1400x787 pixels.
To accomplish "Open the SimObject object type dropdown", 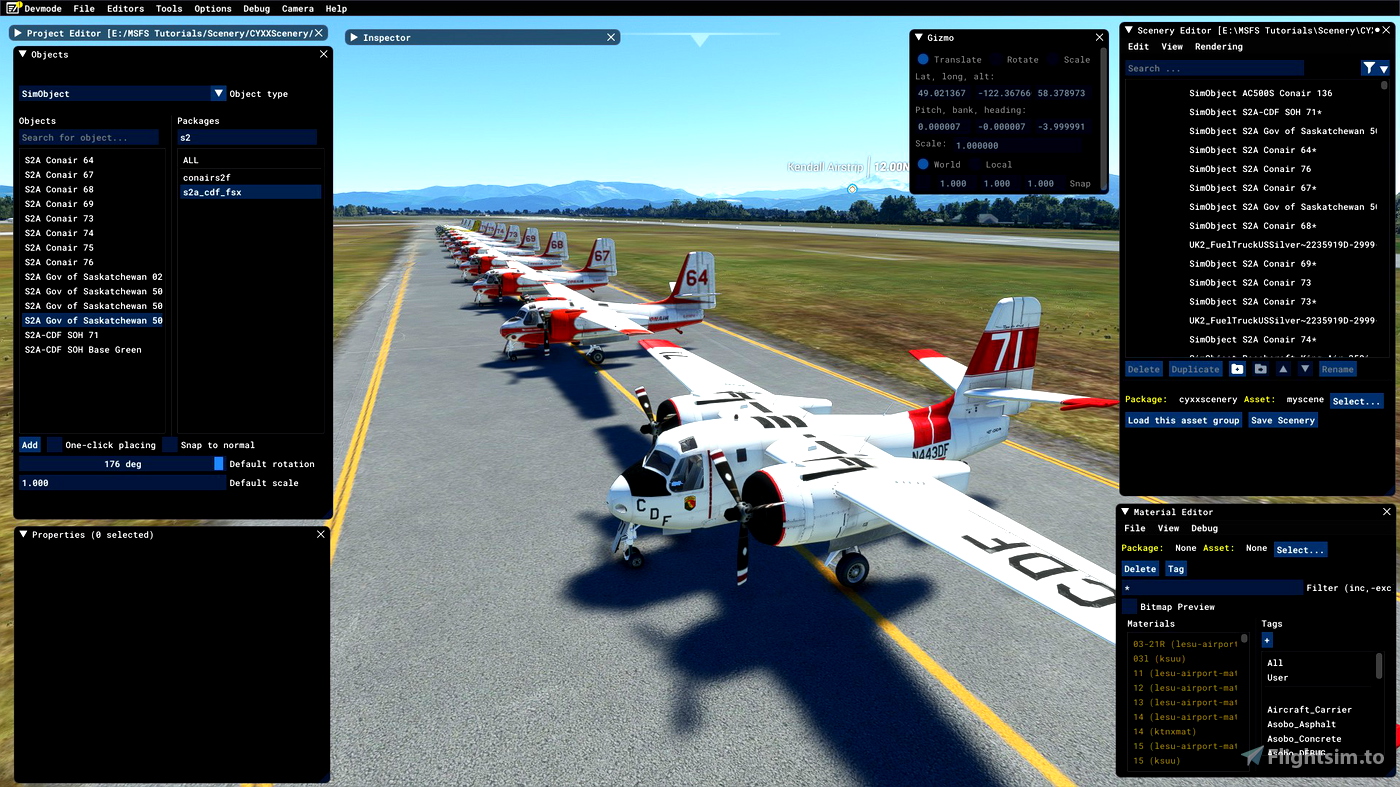I will click(x=219, y=93).
